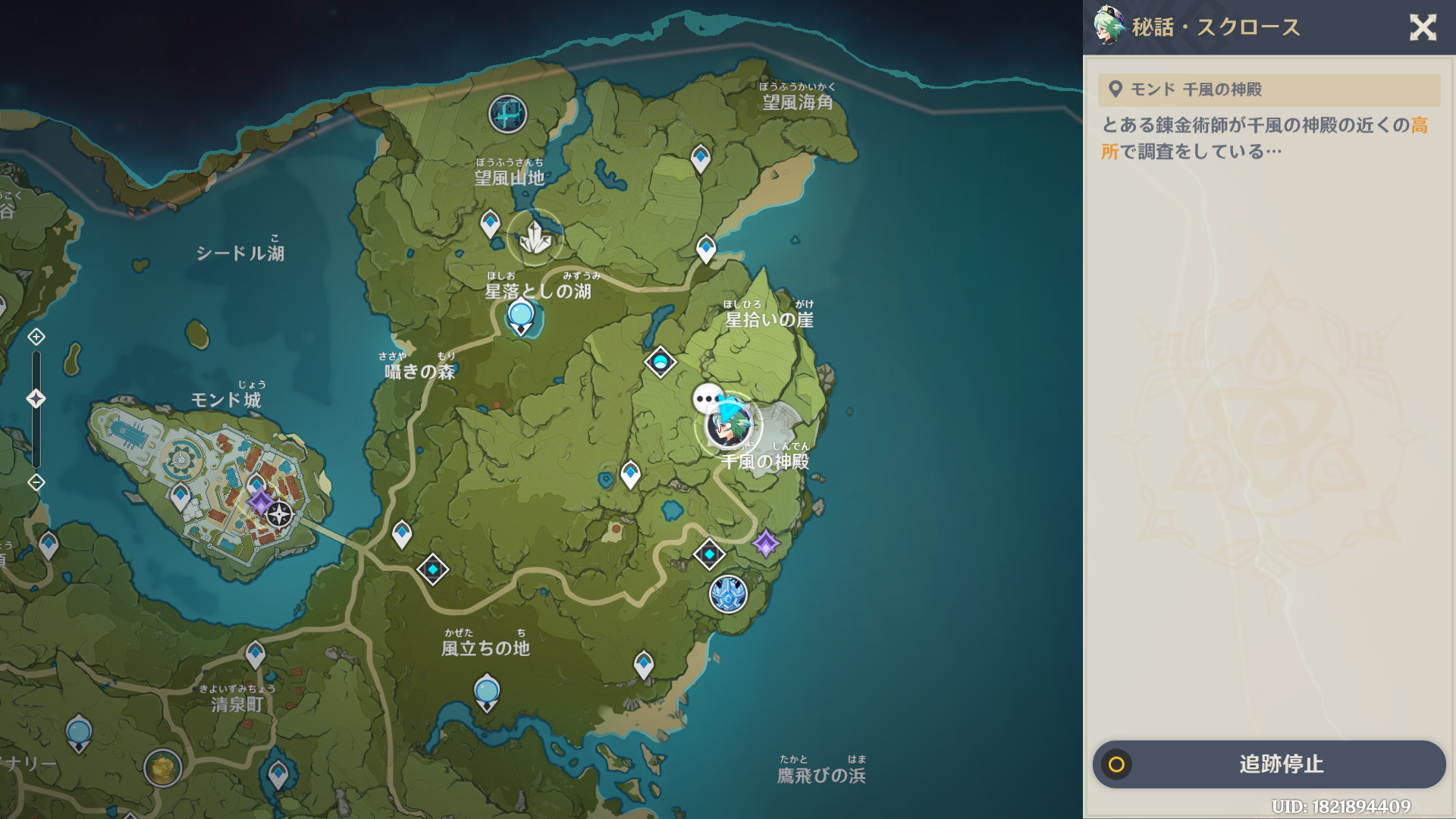Open the white crystal marker above 星落としの湖
This screenshot has width=1456, height=819.
pyautogui.click(x=535, y=238)
